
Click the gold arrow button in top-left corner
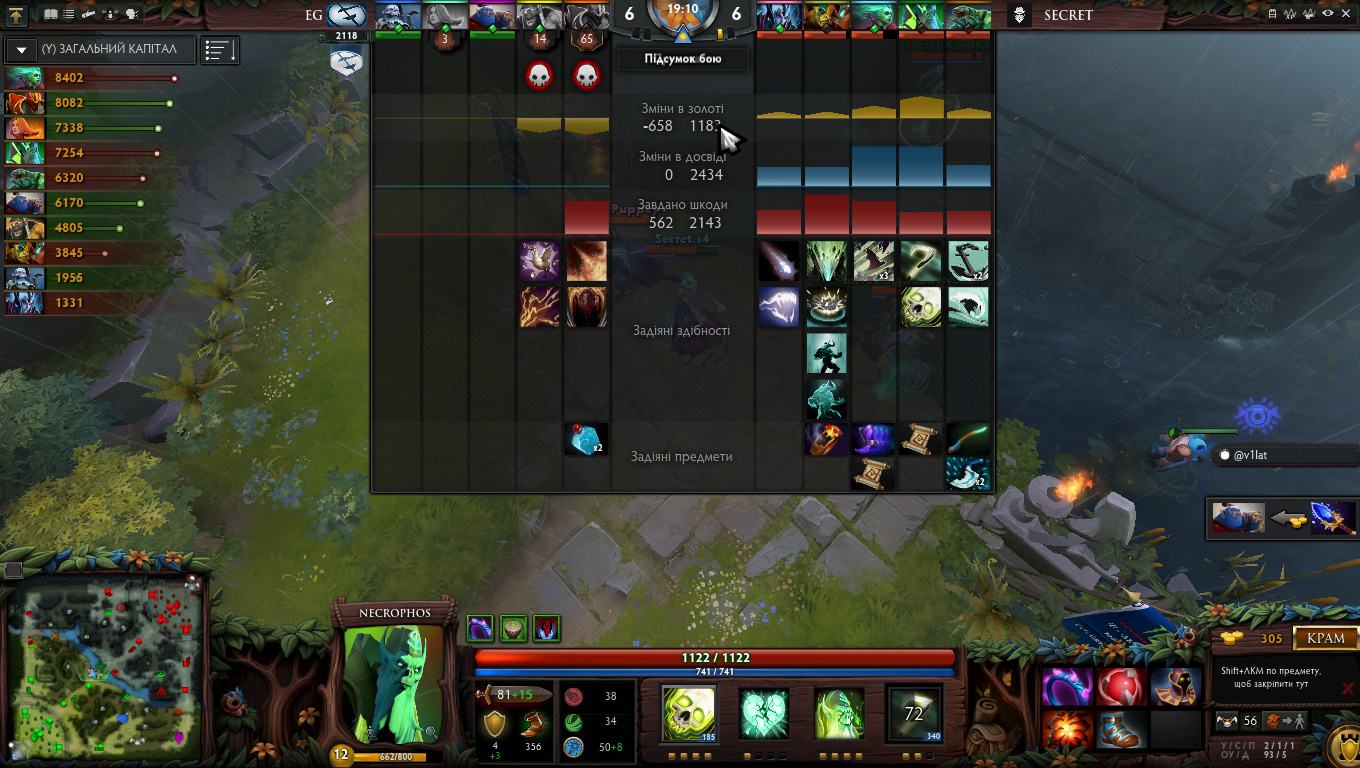pyautogui.click(x=17, y=15)
